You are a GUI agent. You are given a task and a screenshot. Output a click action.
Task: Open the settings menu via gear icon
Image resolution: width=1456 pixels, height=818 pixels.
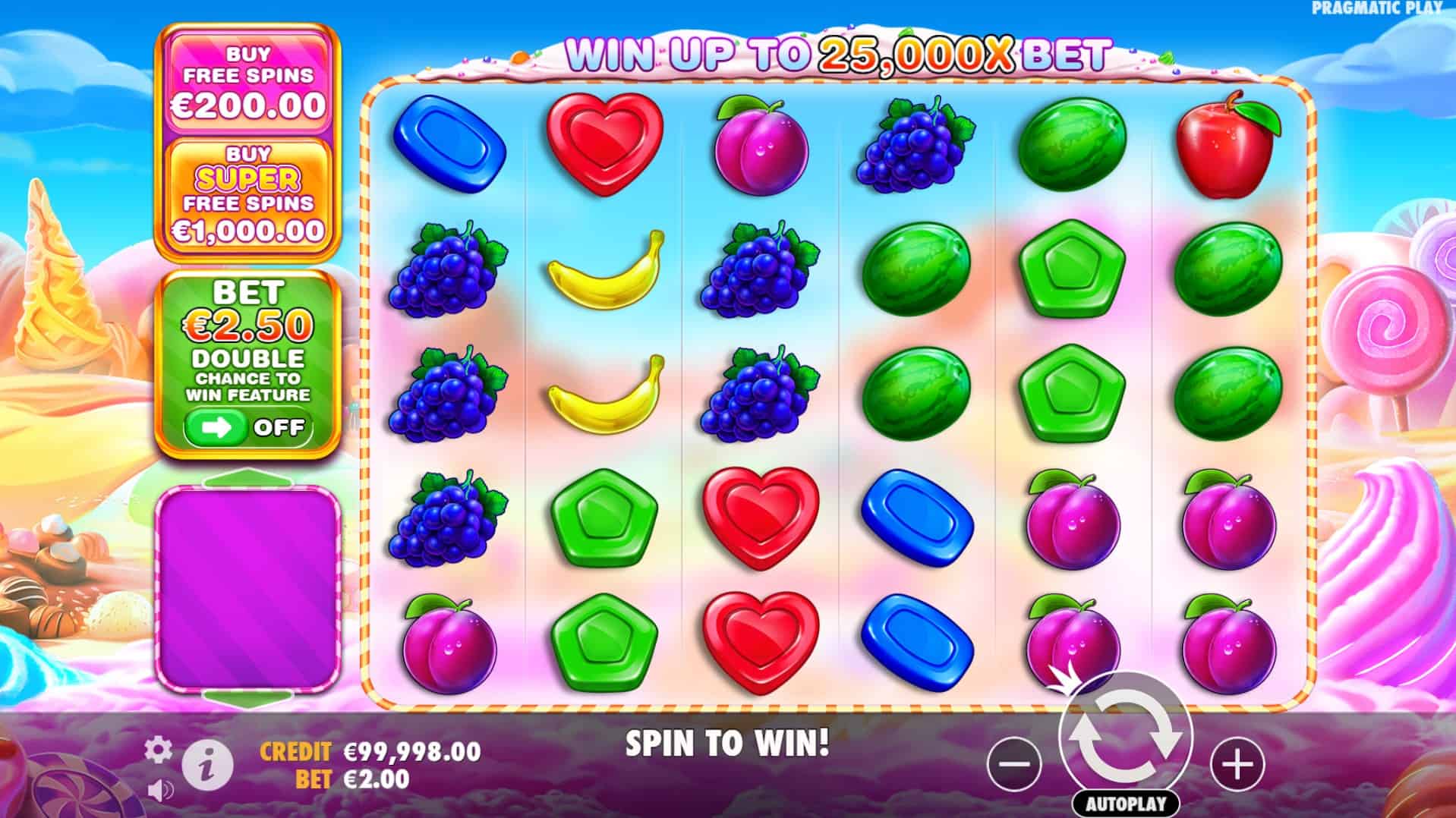point(157,748)
